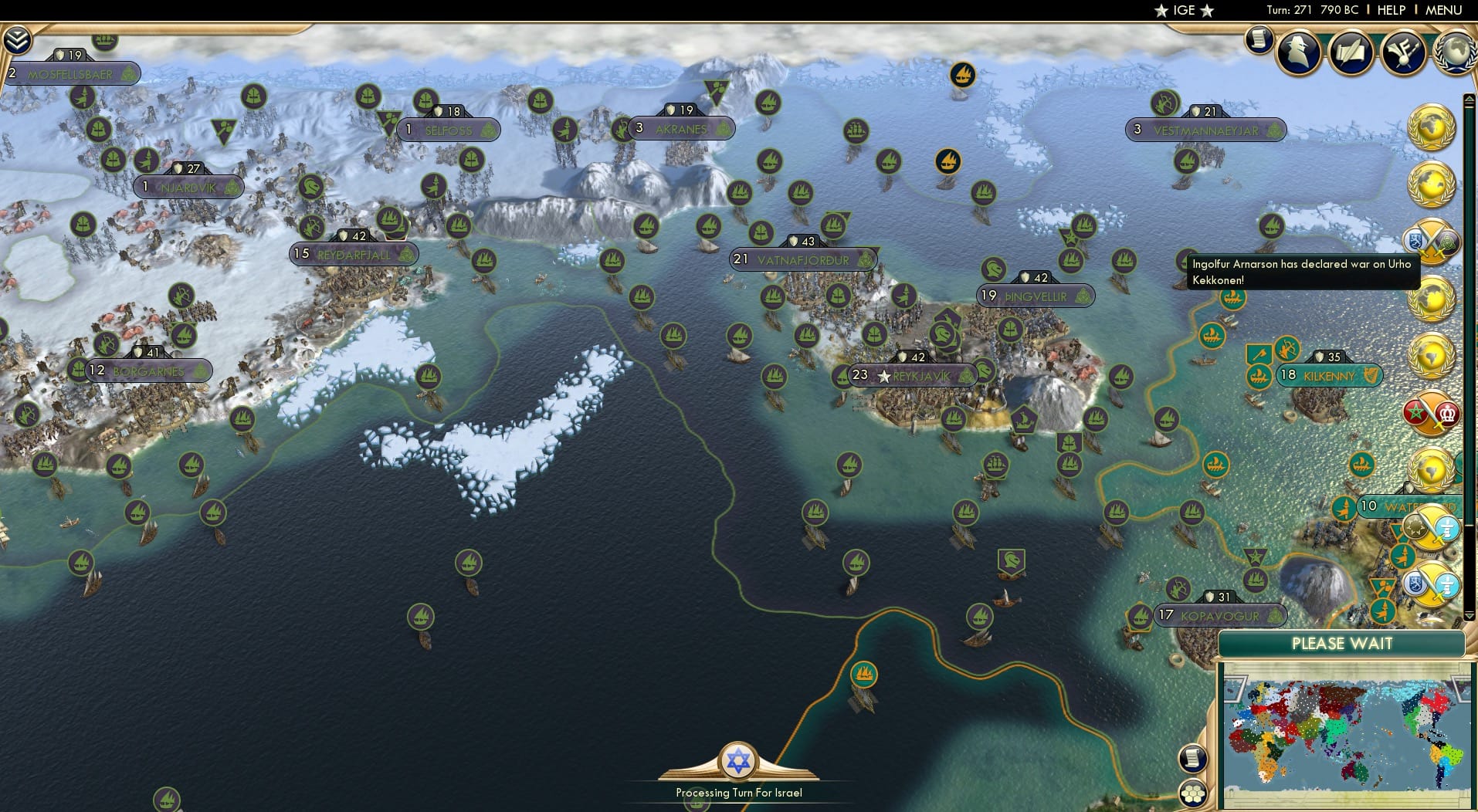Open HELP from the top bar
The width and height of the screenshot is (1478, 812).
click(1390, 10)
